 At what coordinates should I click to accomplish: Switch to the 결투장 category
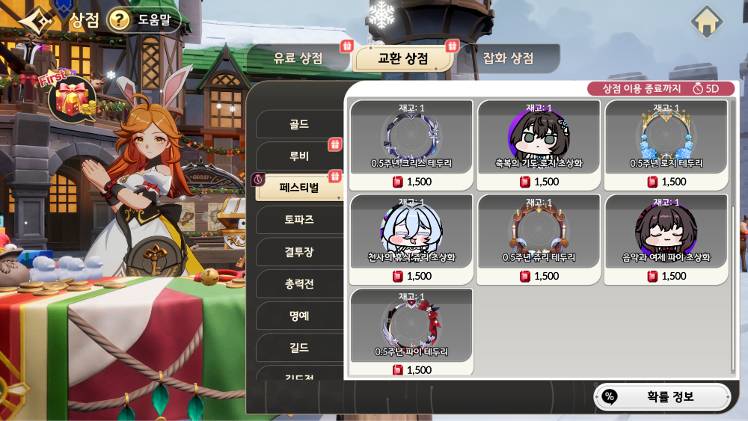point(298,252)
